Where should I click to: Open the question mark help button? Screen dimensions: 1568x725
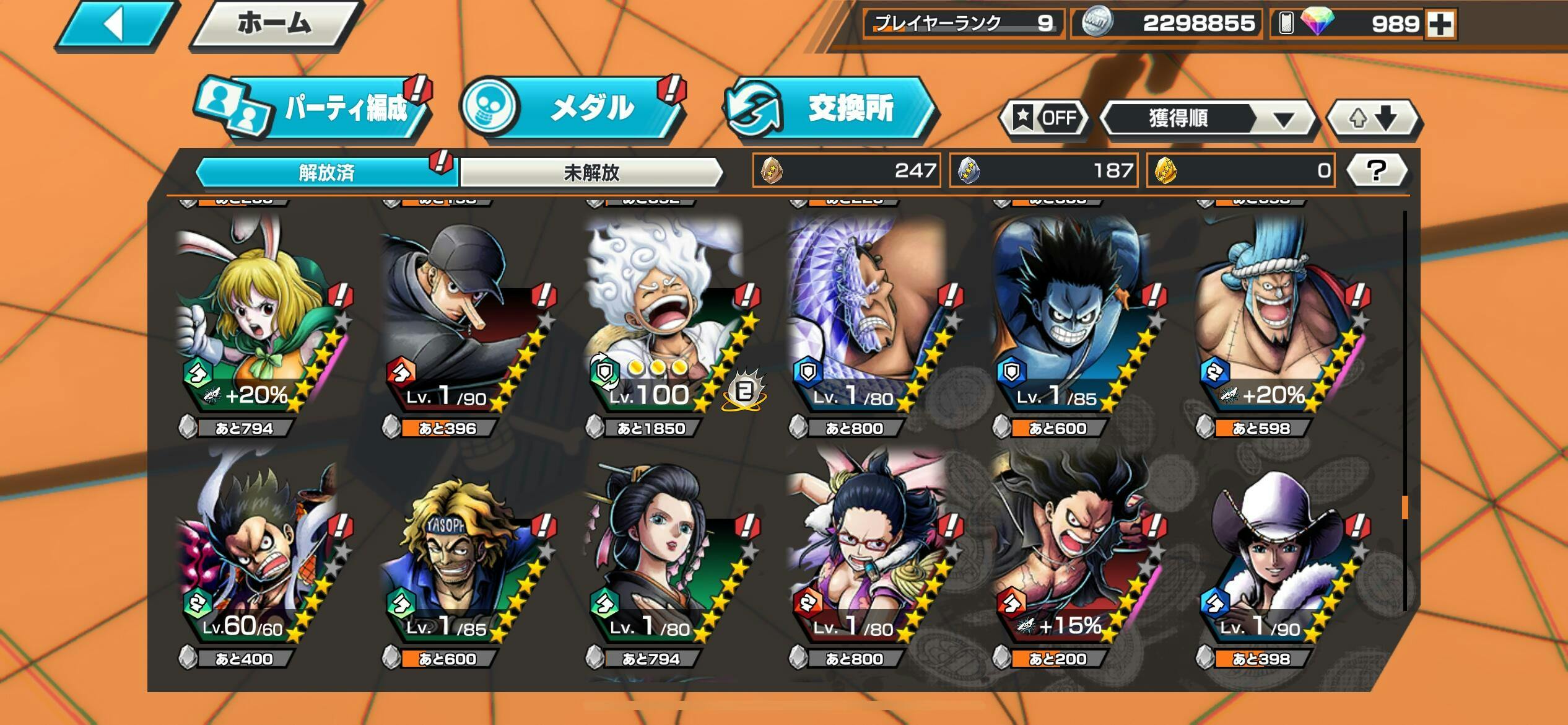click(x=1377, y=170)
